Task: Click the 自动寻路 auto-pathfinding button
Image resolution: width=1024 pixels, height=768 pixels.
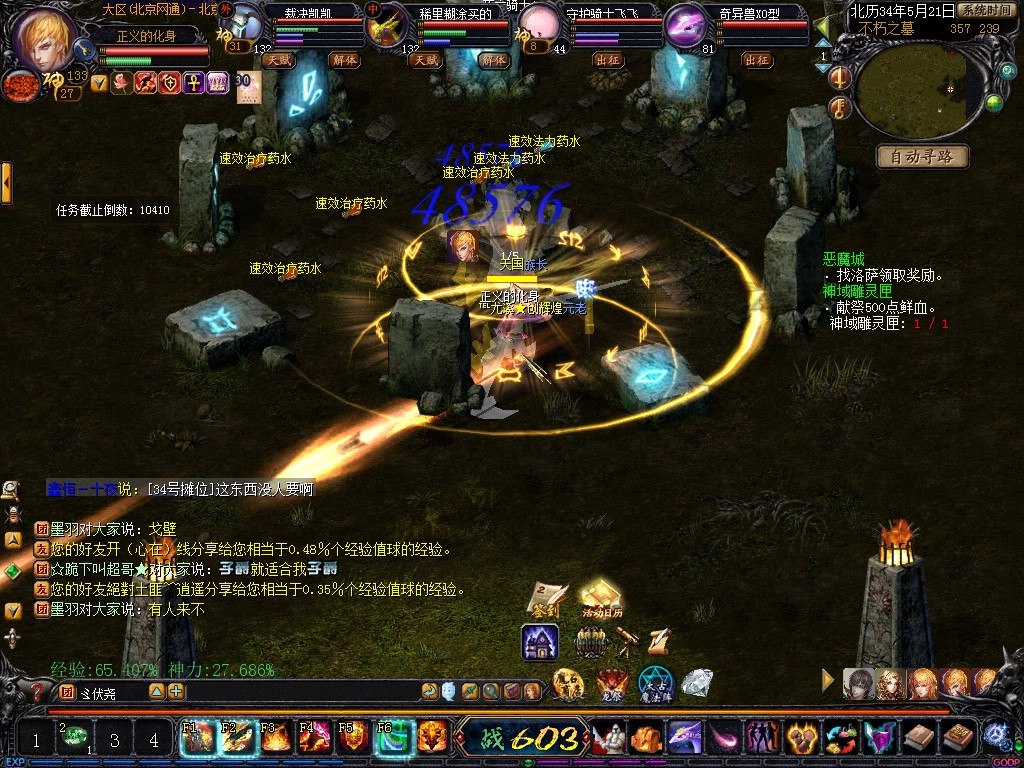Action: pos(922,157)
